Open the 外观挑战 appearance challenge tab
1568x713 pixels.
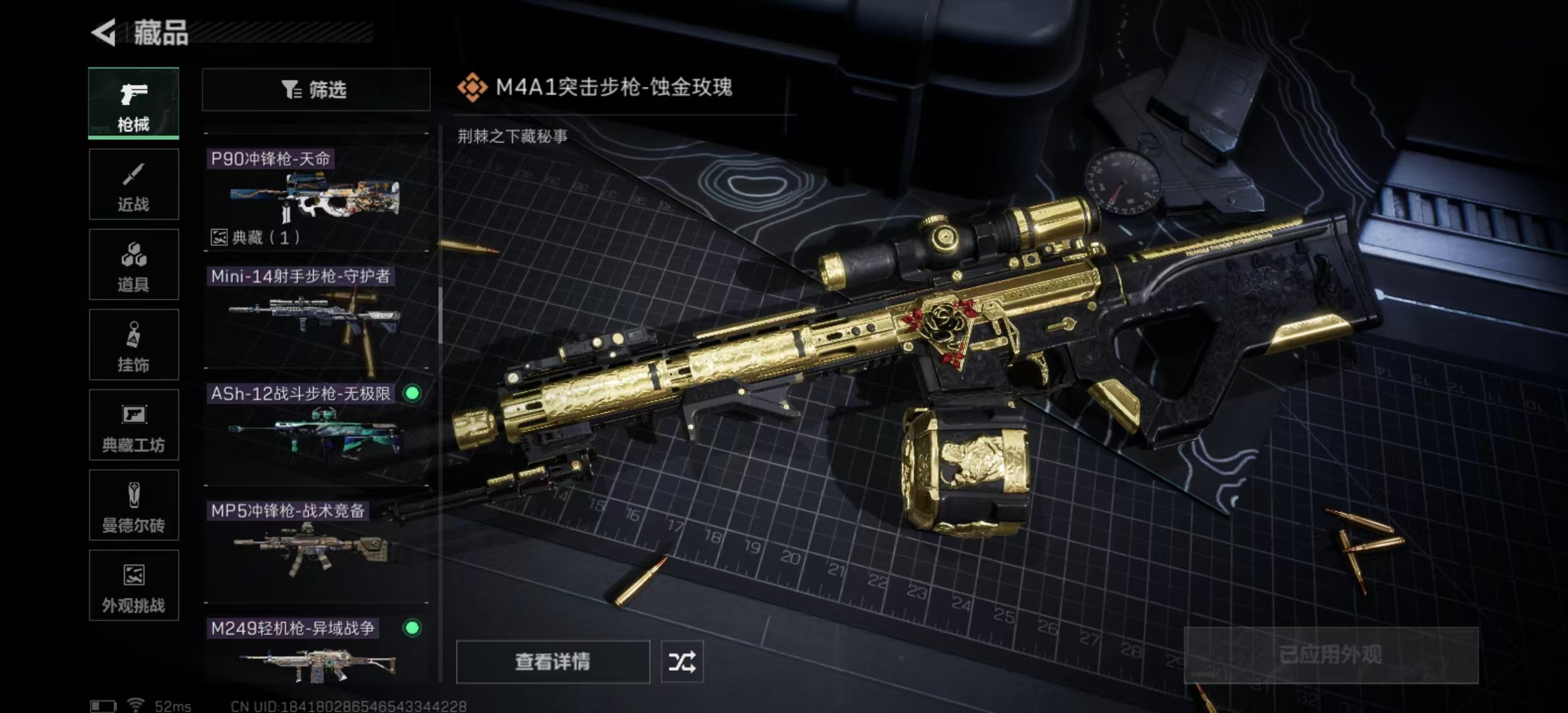pyautogui.click(x=133, y=586)
